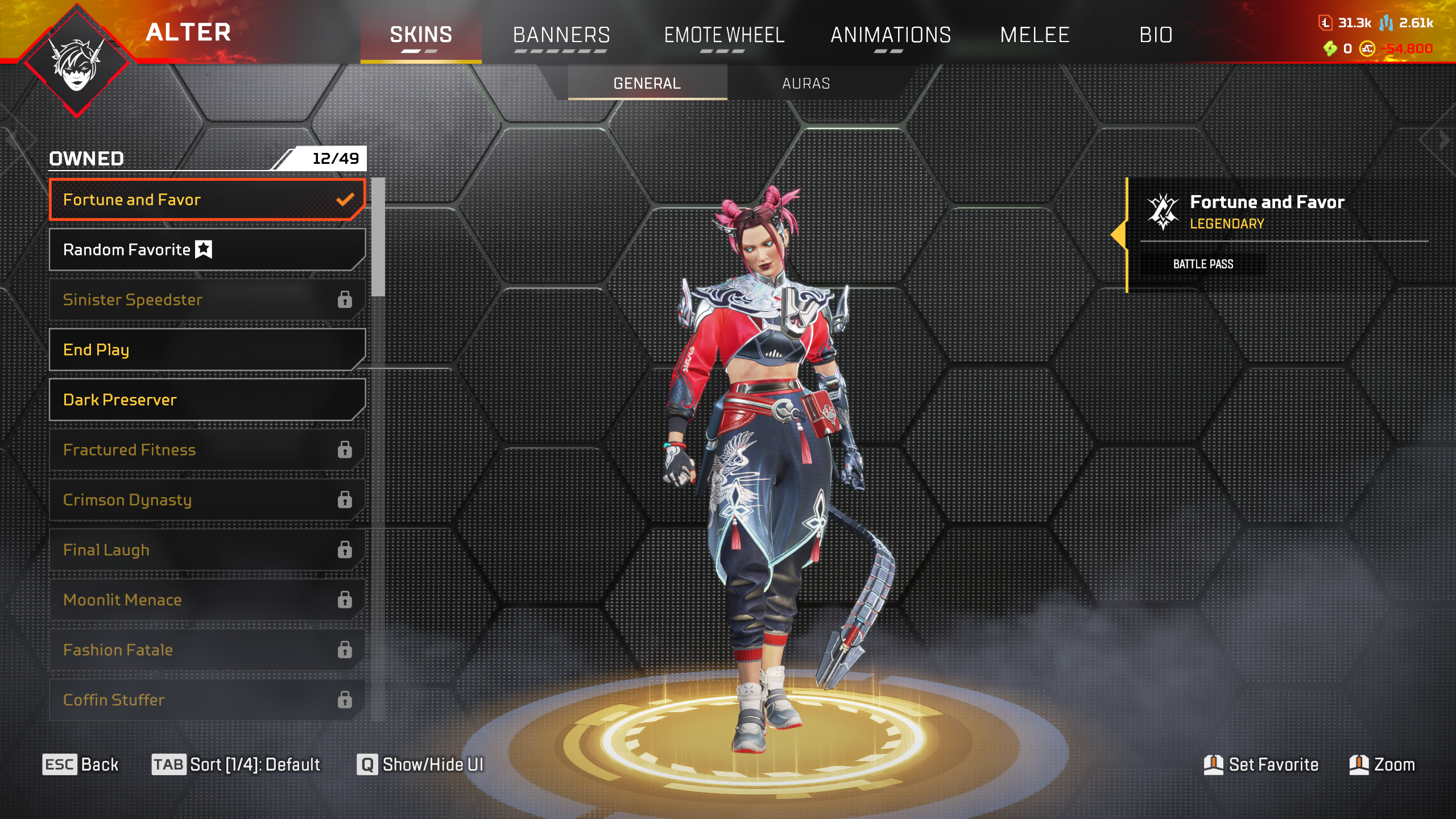Select the Random Favorite option
This screenshot has height=819, width=1456.
207,250
